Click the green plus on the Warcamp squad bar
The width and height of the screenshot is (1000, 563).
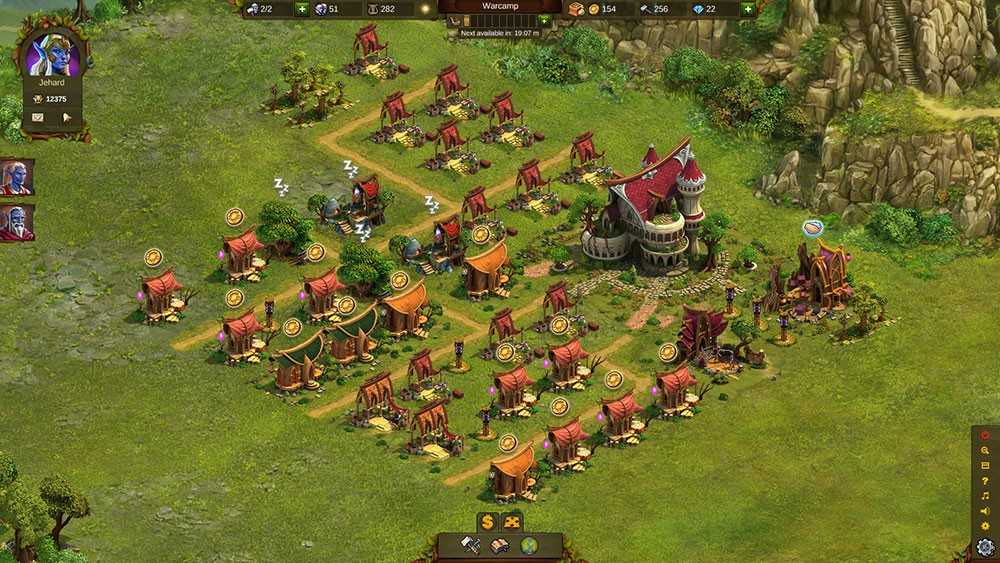pyautogui.click(x=544, y=20)
